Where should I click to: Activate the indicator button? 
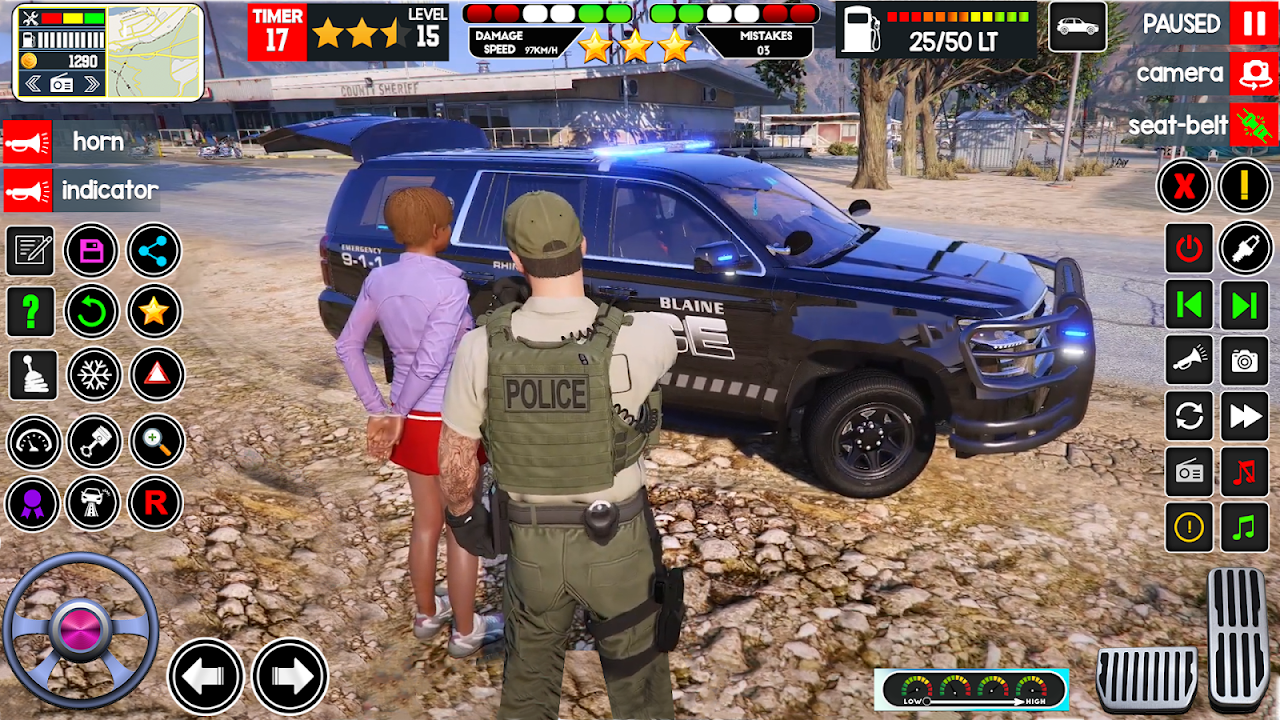click(x=28, y=190)
